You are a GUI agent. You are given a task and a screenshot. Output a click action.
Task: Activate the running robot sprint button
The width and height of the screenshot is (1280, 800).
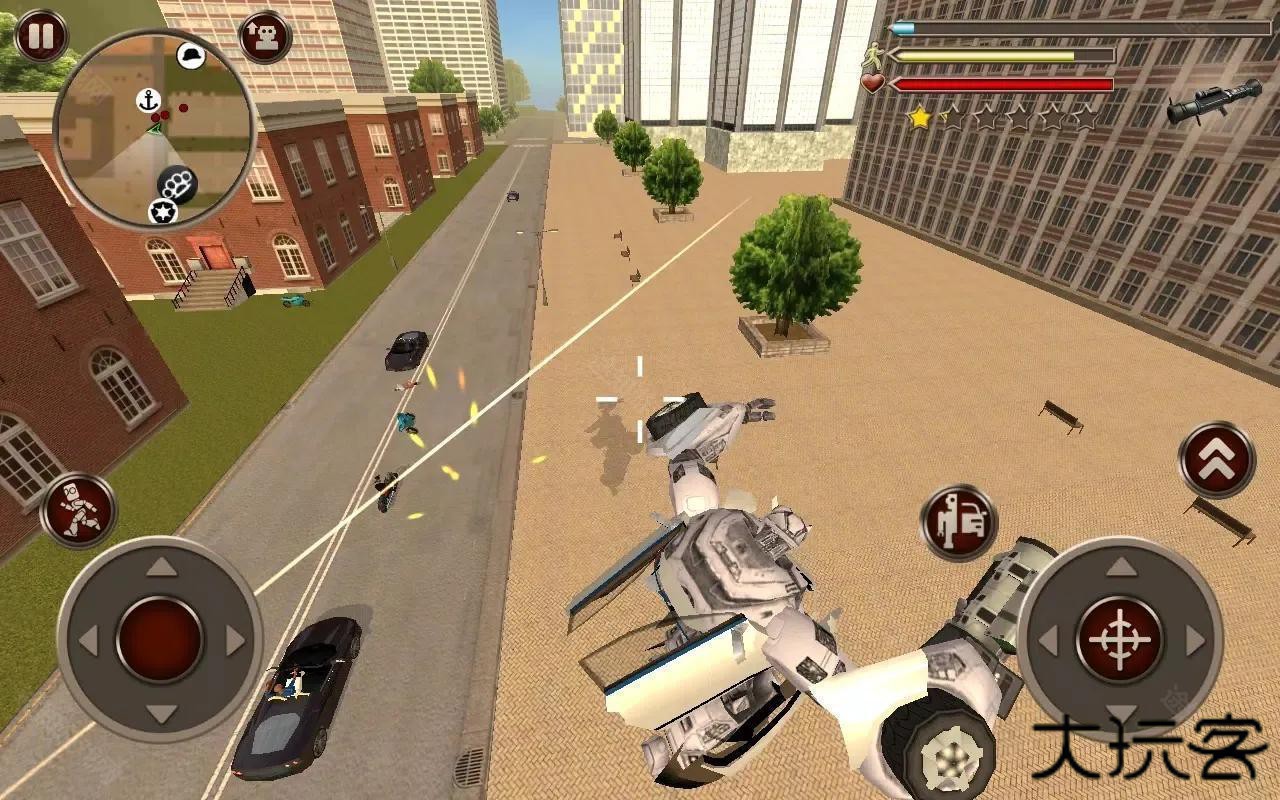[78, 509]
